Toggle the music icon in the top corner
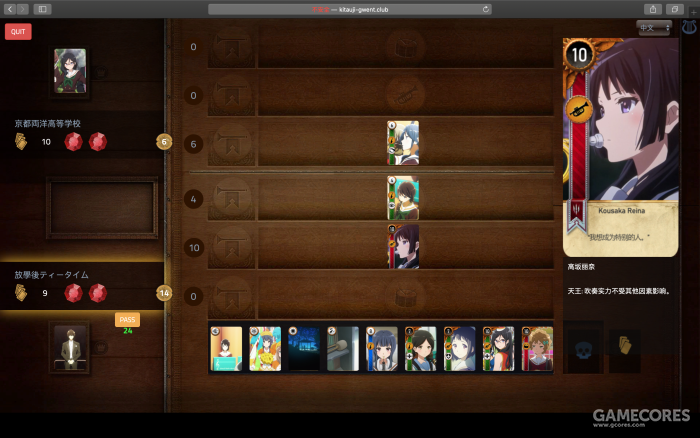Viewport: 700px width, 438px height. click(689, 28)
